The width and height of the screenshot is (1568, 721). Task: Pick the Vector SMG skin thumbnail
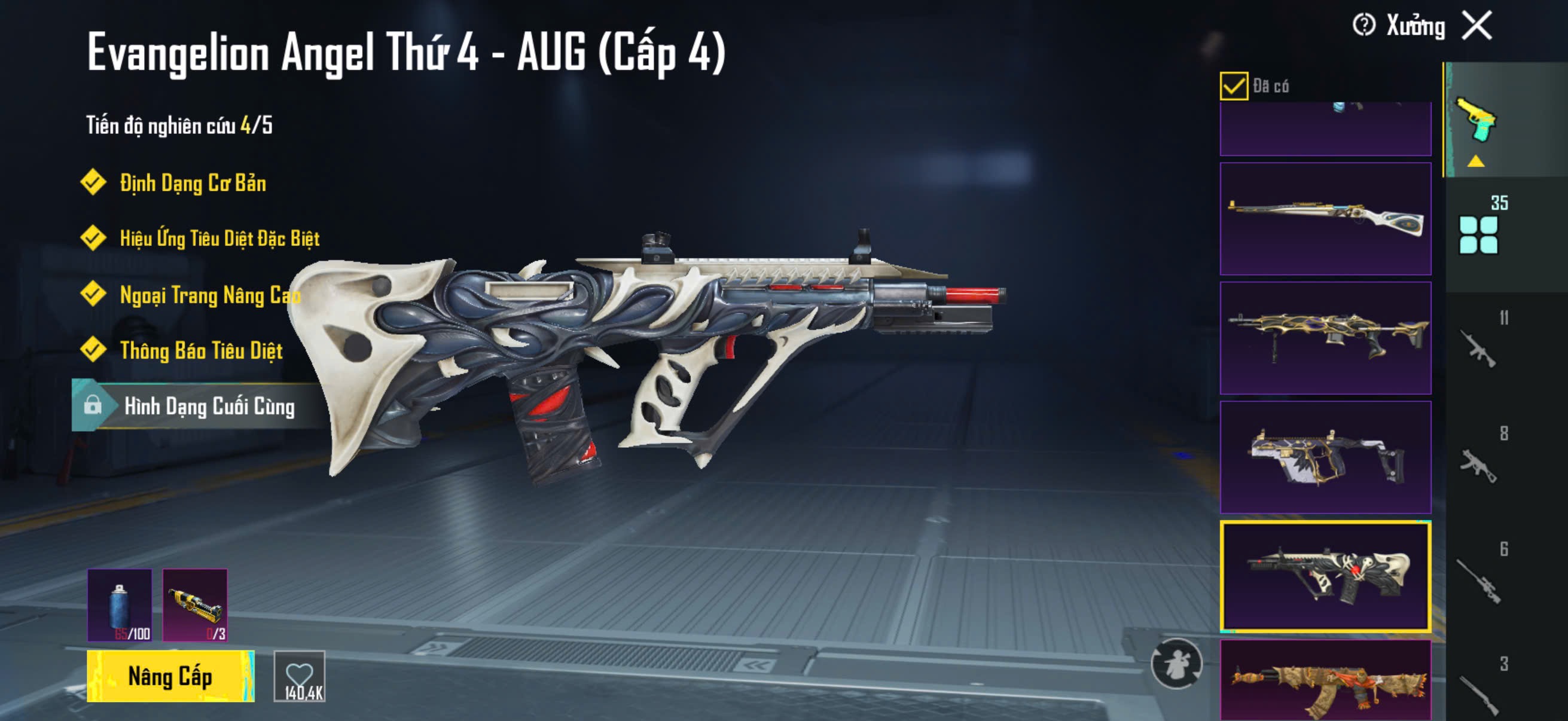[x=1325, y=457]
